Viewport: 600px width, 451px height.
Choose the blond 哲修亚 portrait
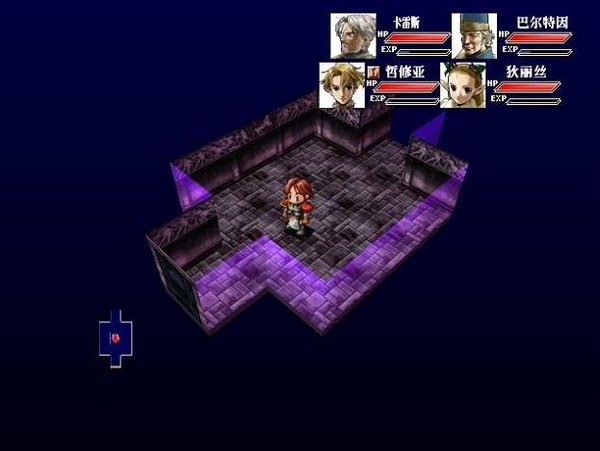pos(341,85)
